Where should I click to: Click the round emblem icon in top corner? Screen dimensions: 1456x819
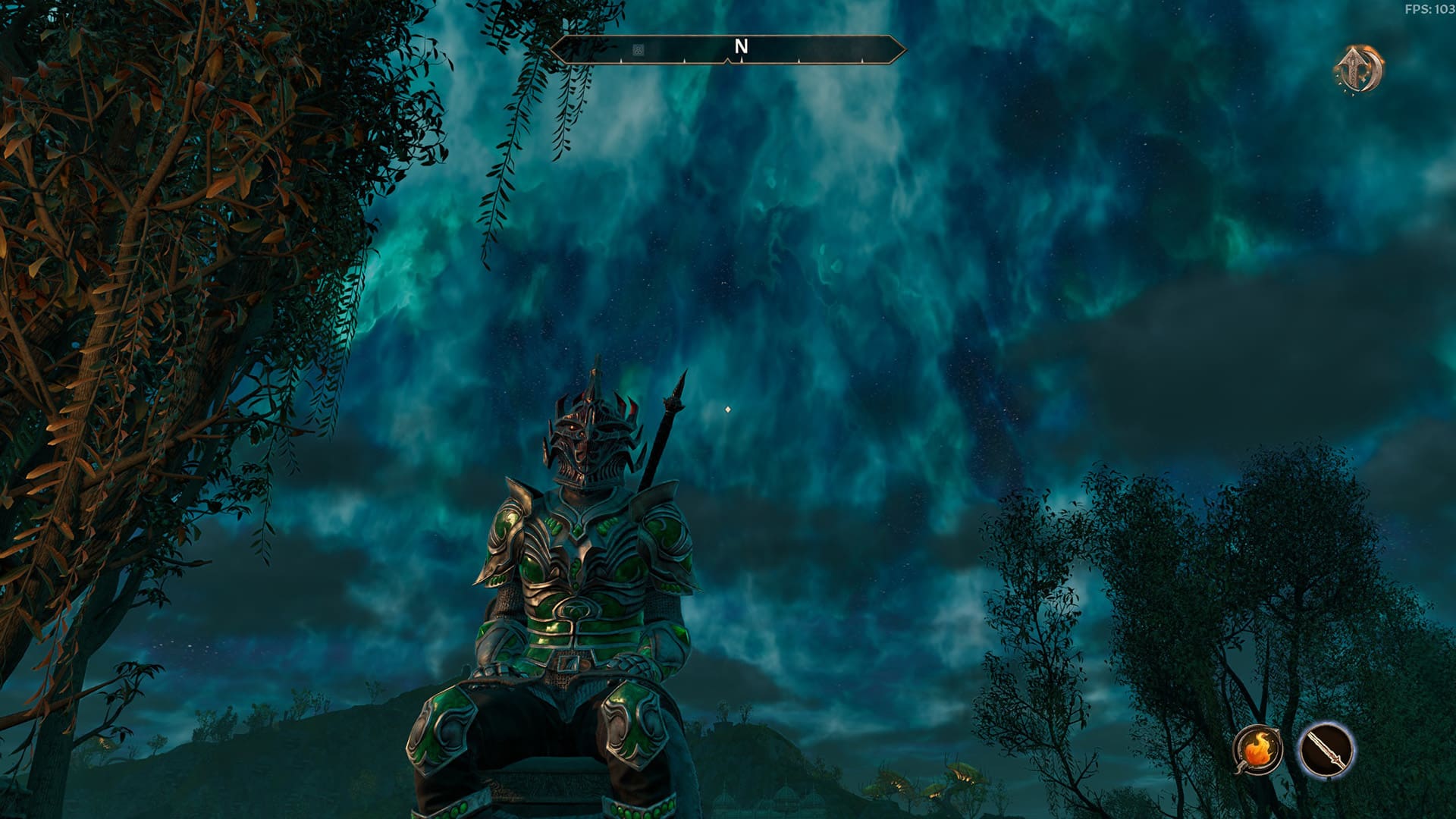click(1358, 70)
